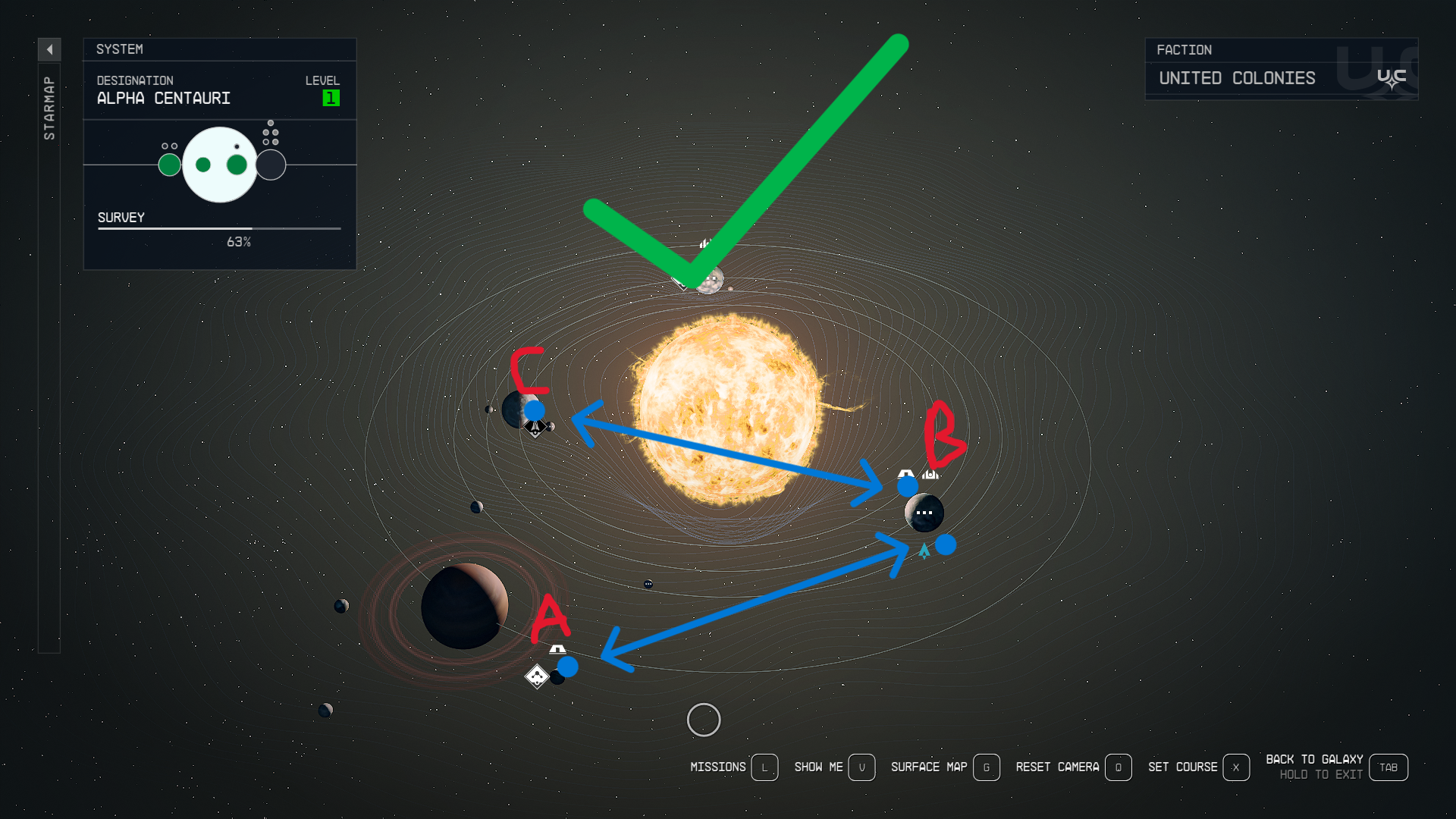The width and height of the screenshot is (1456, 819).
Task: Click the diamond waypoint icon near planet A
Action: click(x=538, y=676)
